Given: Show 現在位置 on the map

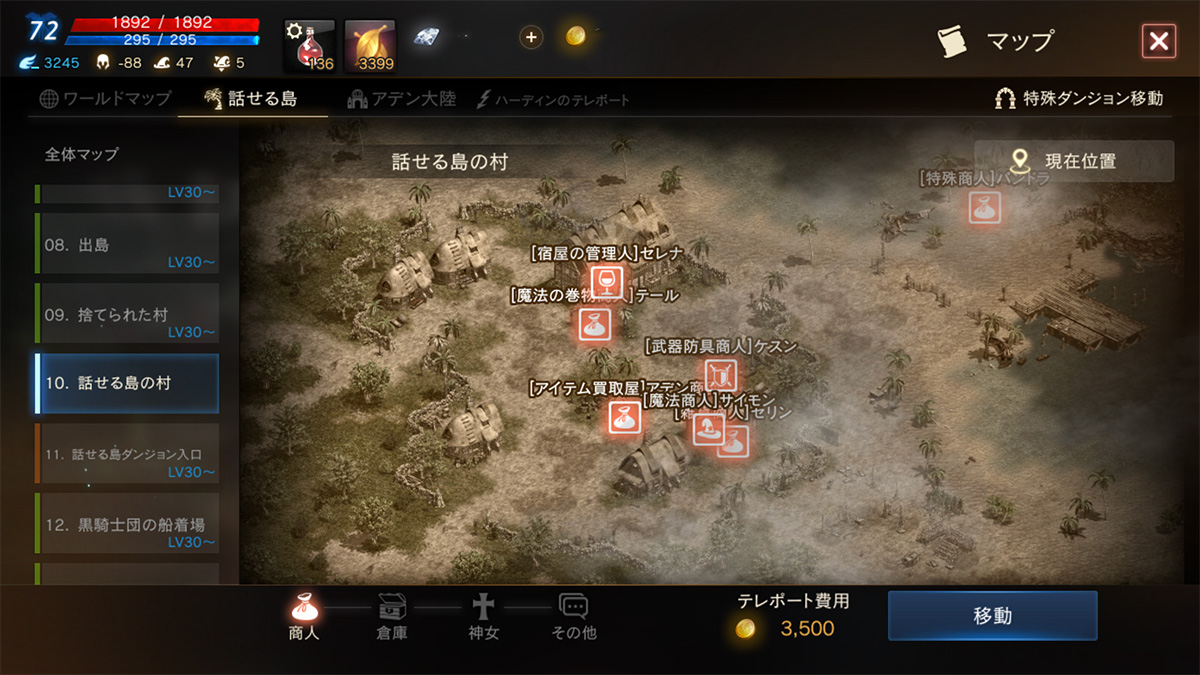Looking at the screenshot, I should (1074, 161).
